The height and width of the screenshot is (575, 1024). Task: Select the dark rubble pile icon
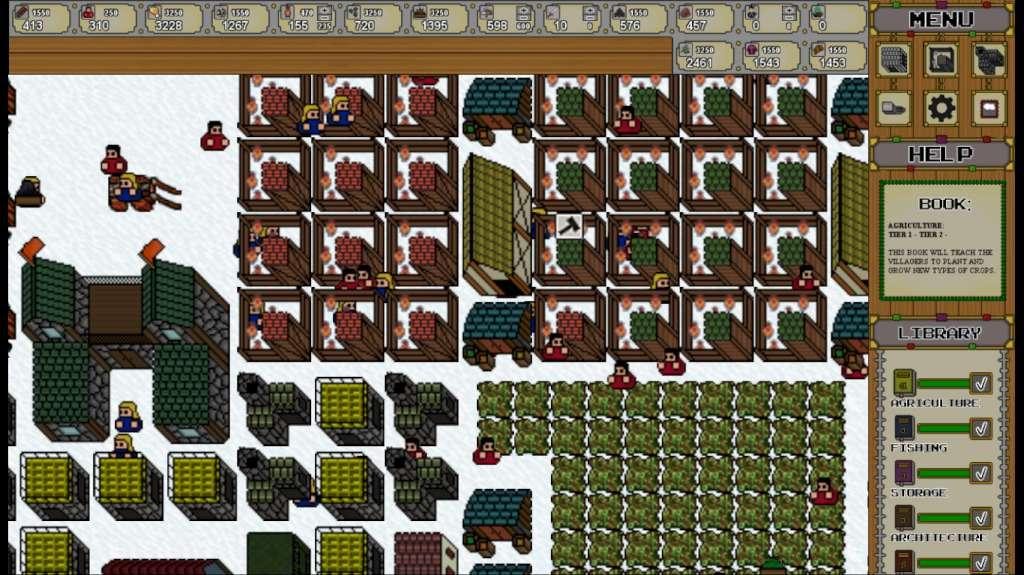point(988,60)
